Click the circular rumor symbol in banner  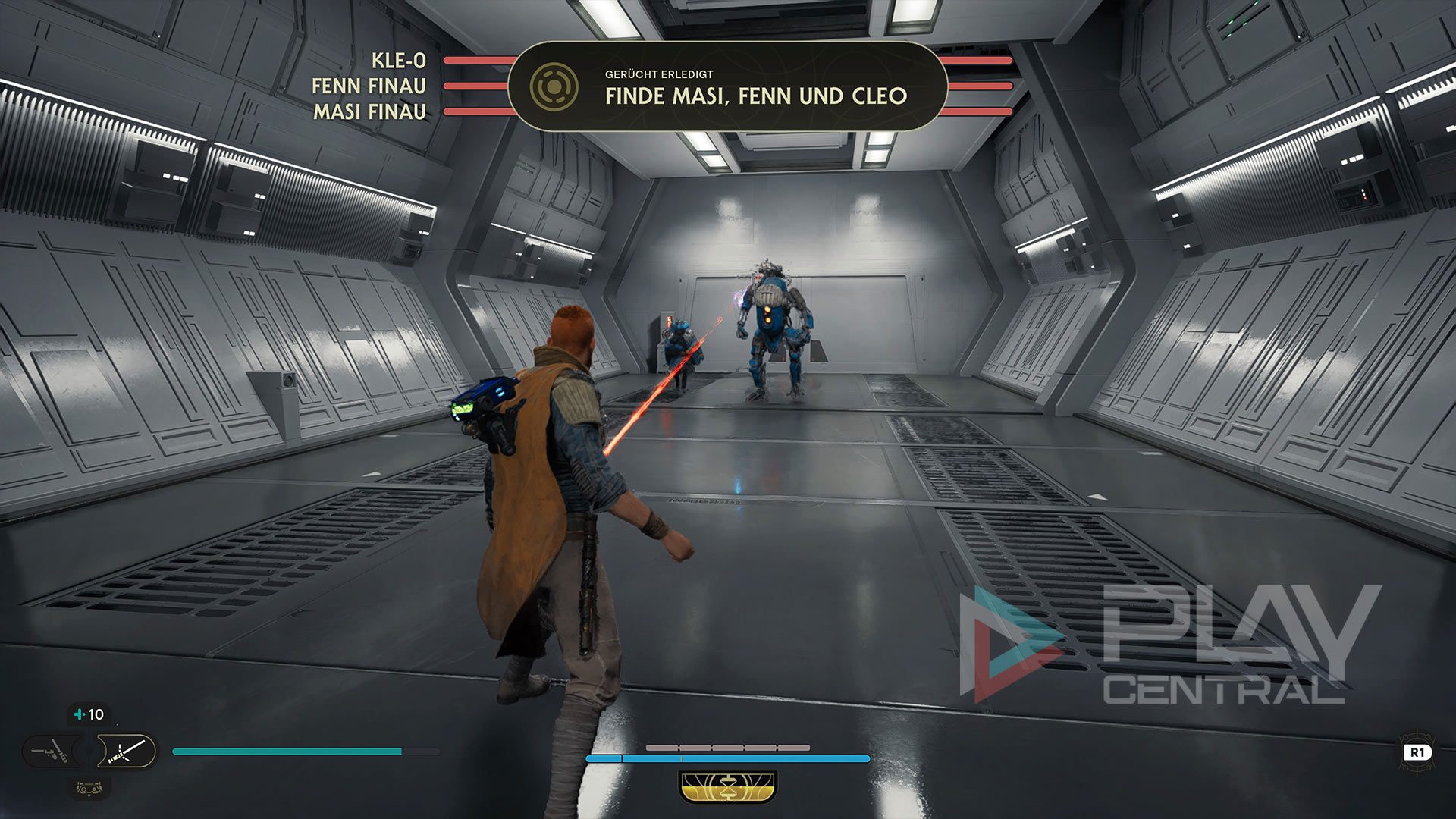554,87
